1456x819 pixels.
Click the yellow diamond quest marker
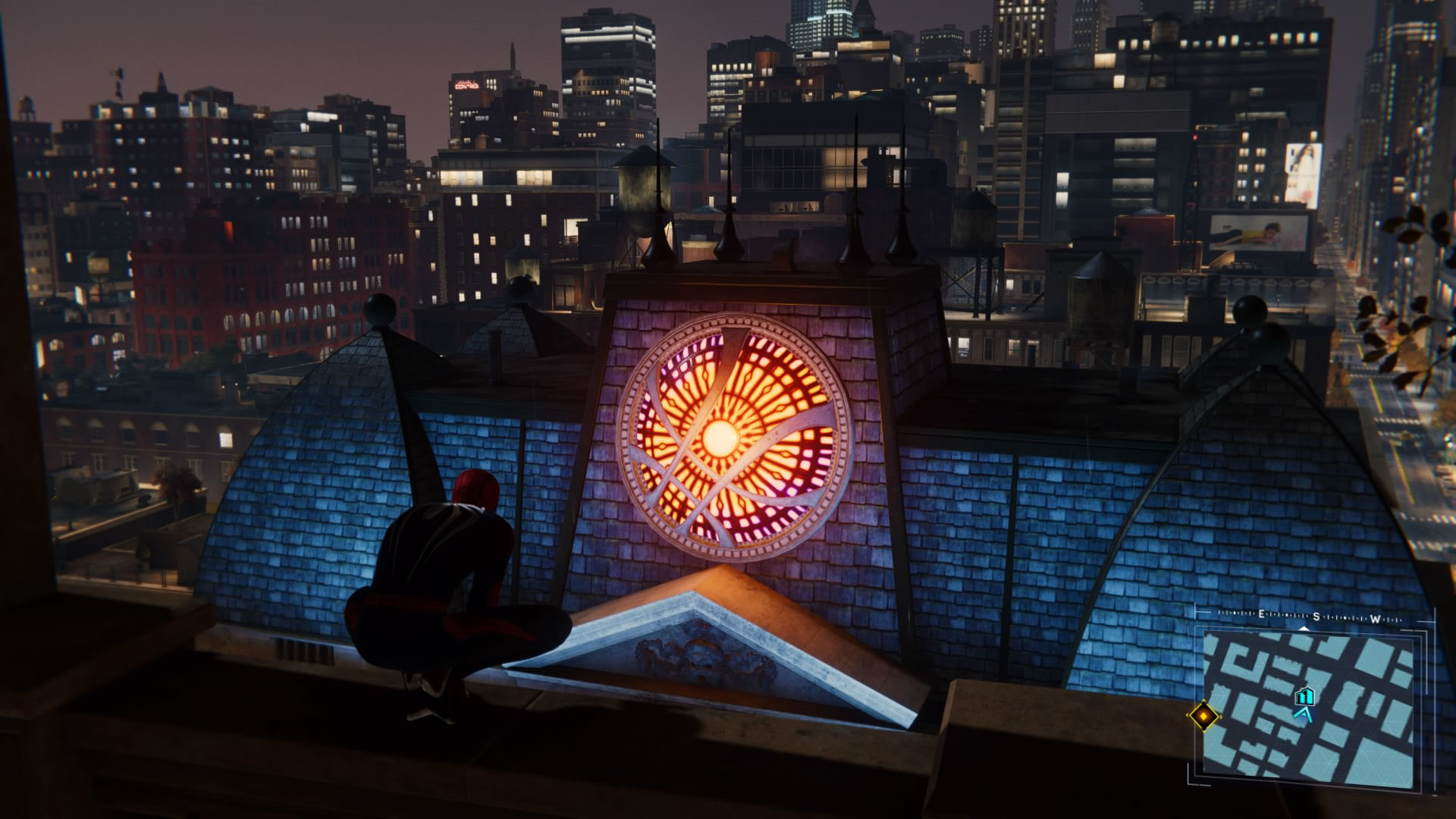1203,715
